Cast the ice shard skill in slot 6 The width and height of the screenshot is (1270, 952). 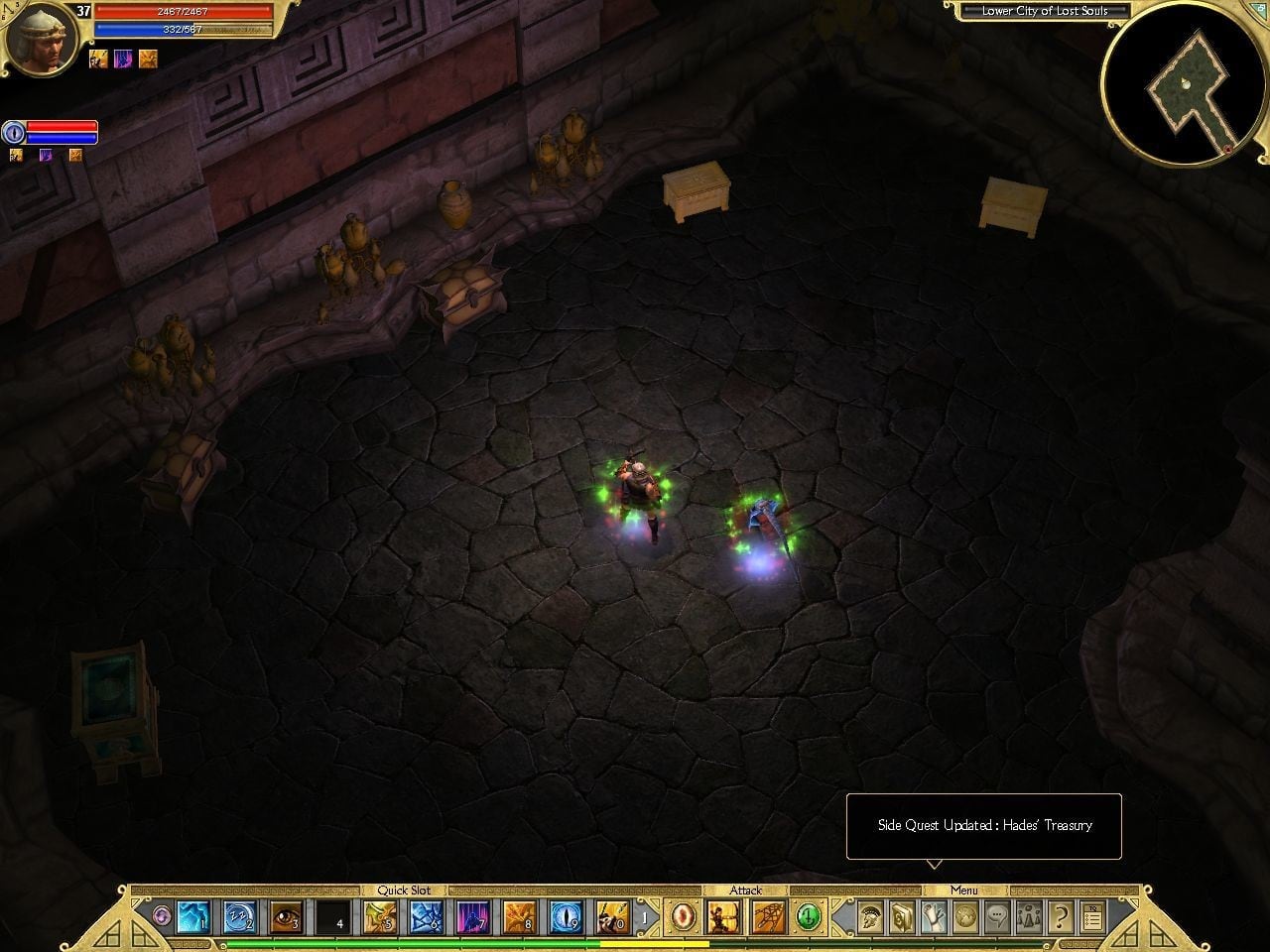(x=427, y=917)
